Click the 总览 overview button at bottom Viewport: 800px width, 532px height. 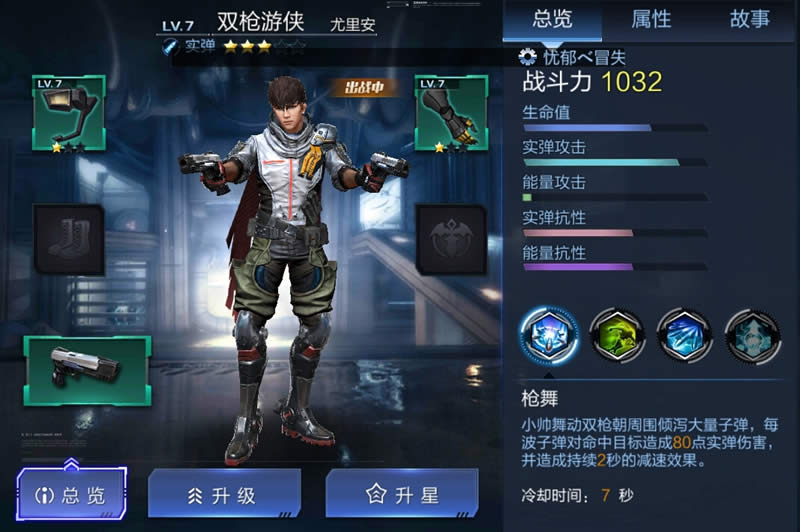pyautogui.click(x=73, y=494)
